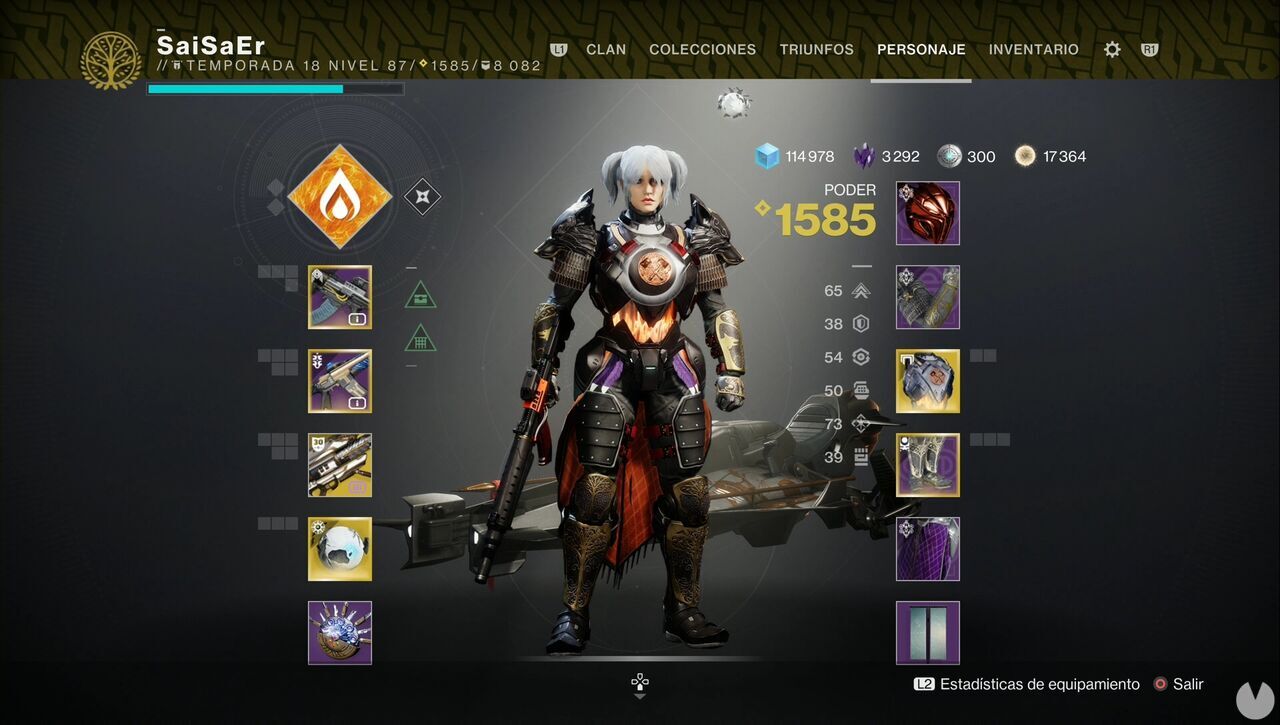Viewport: 1280px width, 725px height.
Task: Open the energy weapon slot item
Action: pyautogui.click(x=339, y=381)
